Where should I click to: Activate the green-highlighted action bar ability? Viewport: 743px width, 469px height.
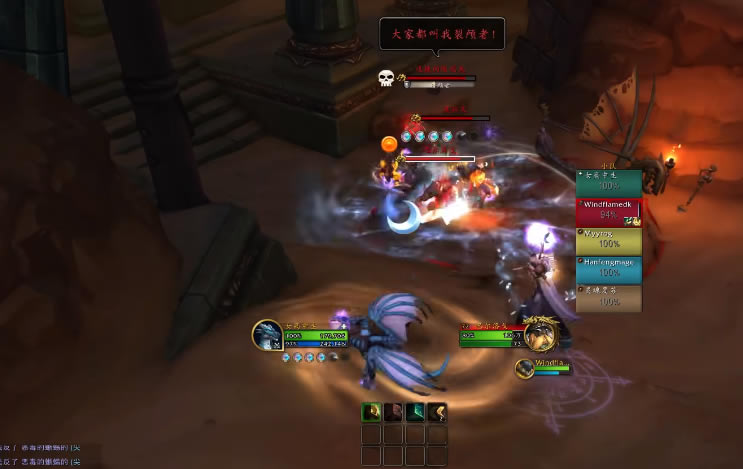[x=371, y=411]
